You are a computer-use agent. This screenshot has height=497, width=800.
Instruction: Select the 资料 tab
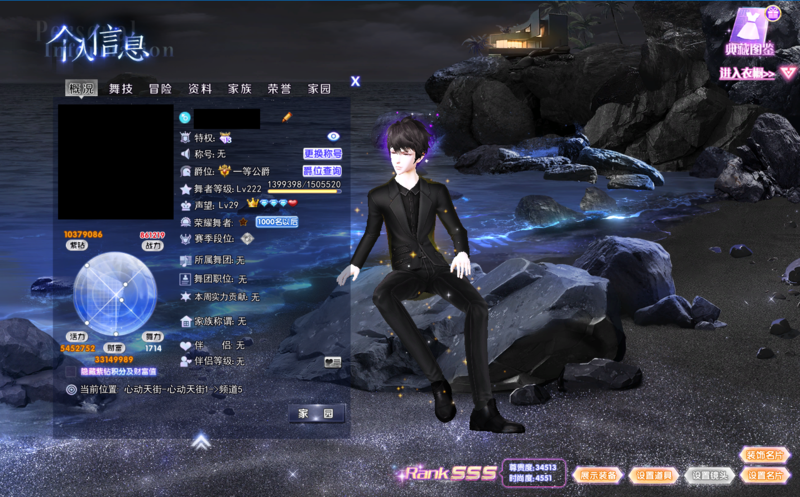200,89
